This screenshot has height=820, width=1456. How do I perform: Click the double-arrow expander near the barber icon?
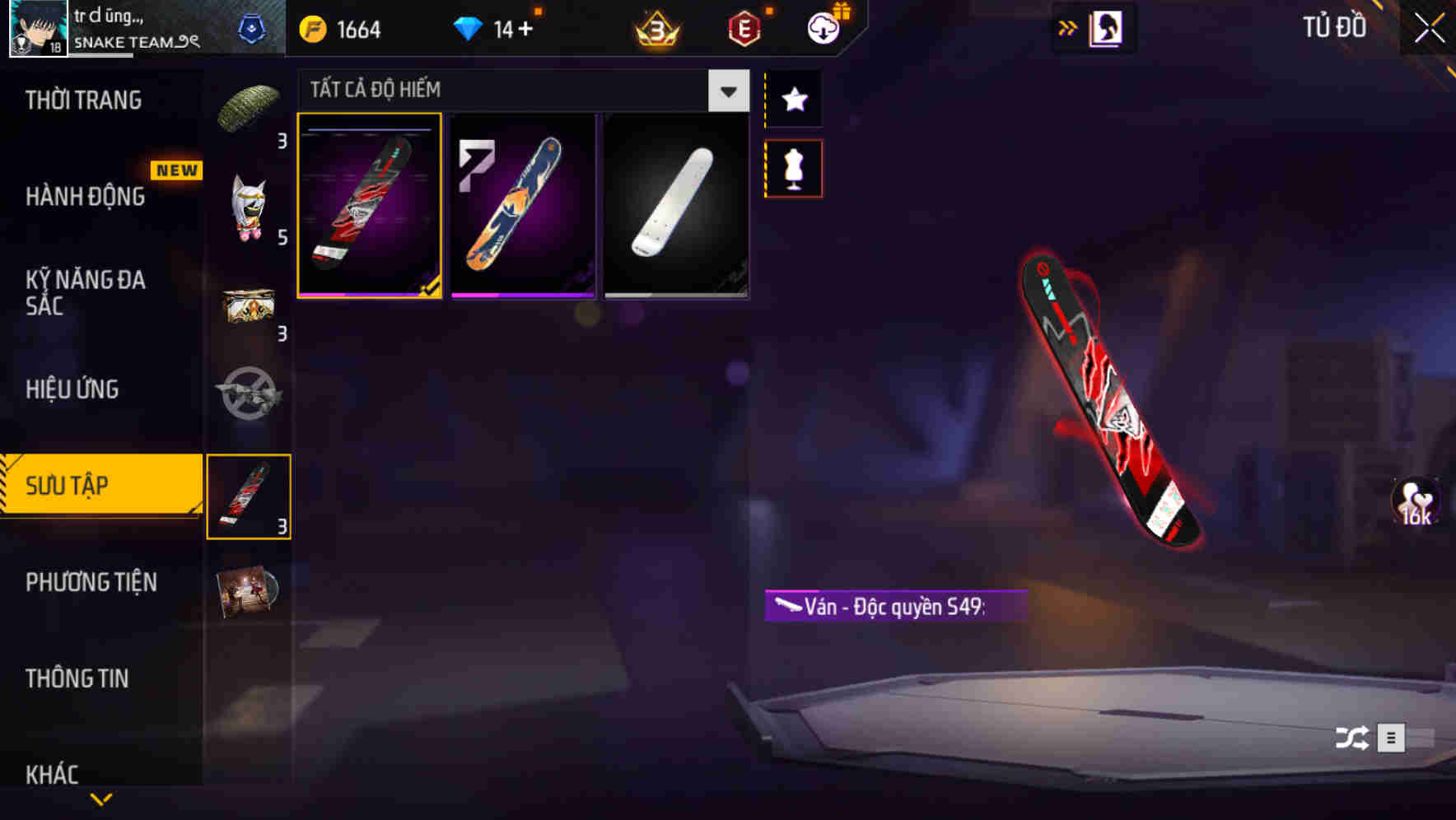click(x=1068, y=27)
